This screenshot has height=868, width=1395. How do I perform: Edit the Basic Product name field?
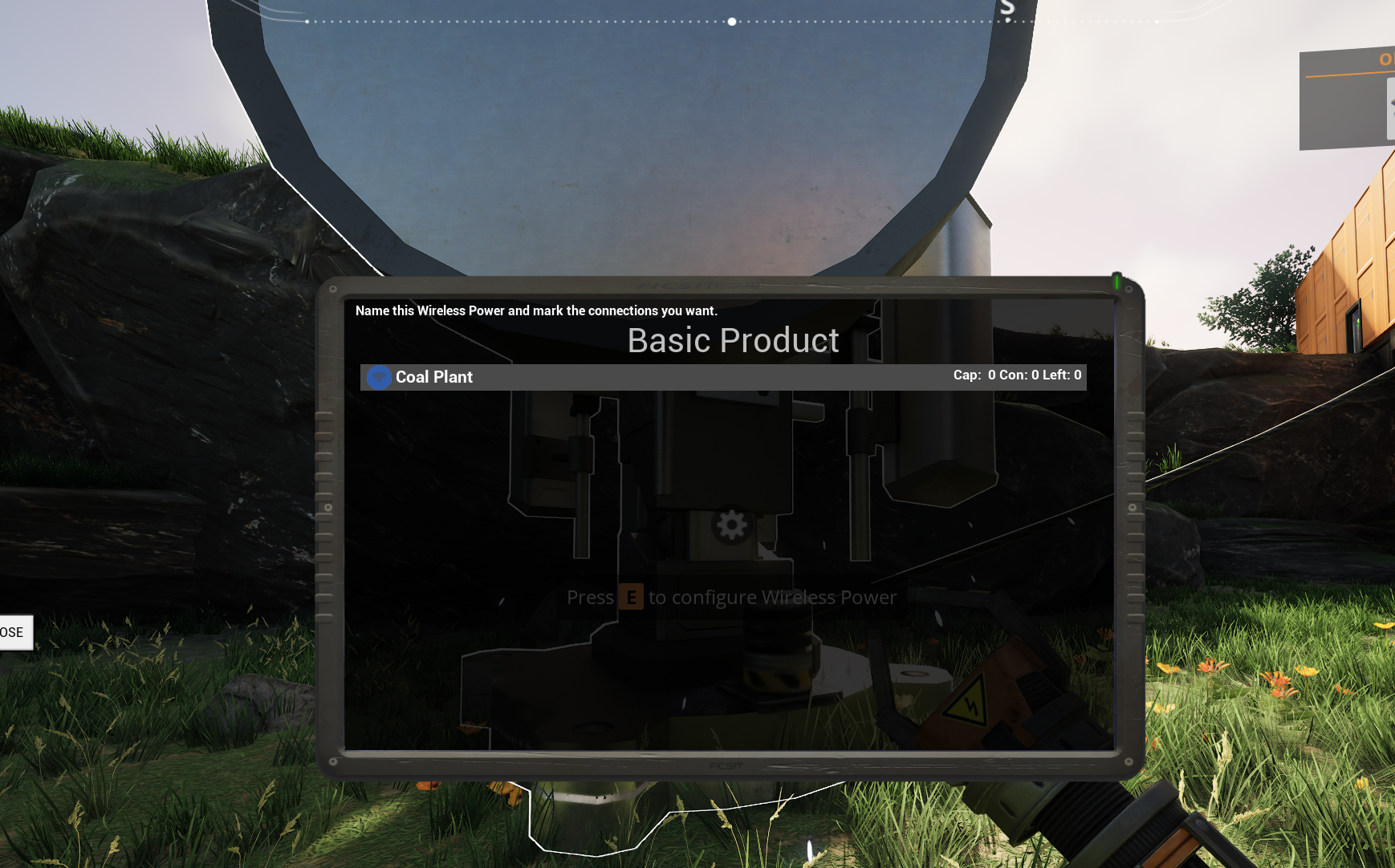click(x=732, y=341)
